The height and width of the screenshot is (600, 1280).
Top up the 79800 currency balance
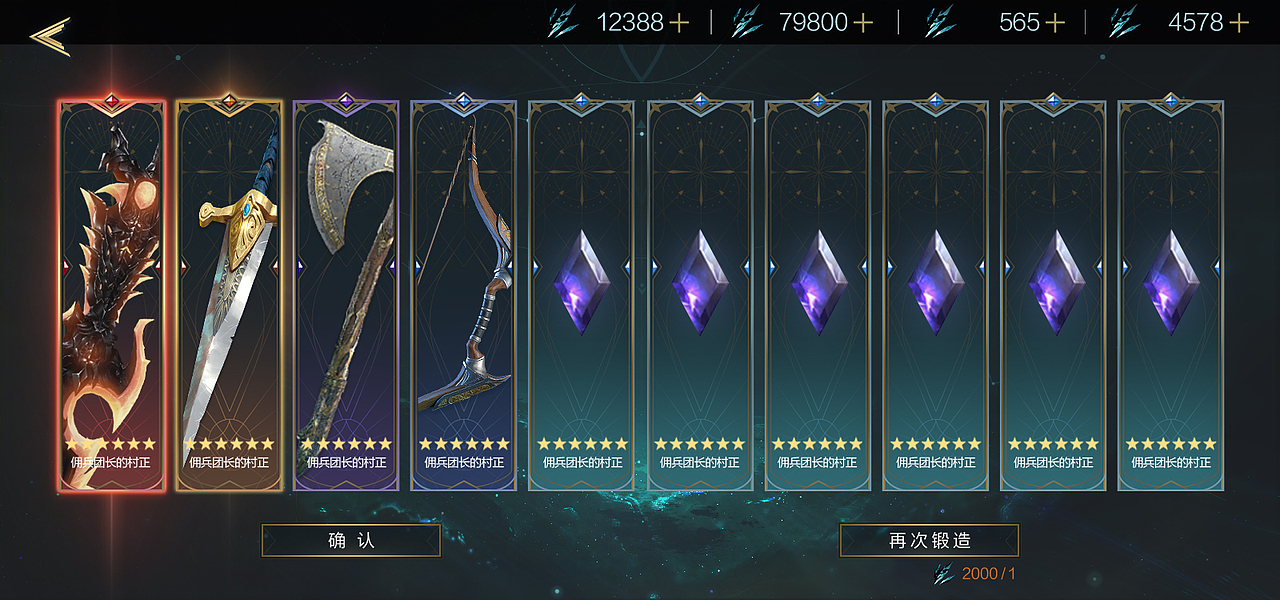point(862,23)
